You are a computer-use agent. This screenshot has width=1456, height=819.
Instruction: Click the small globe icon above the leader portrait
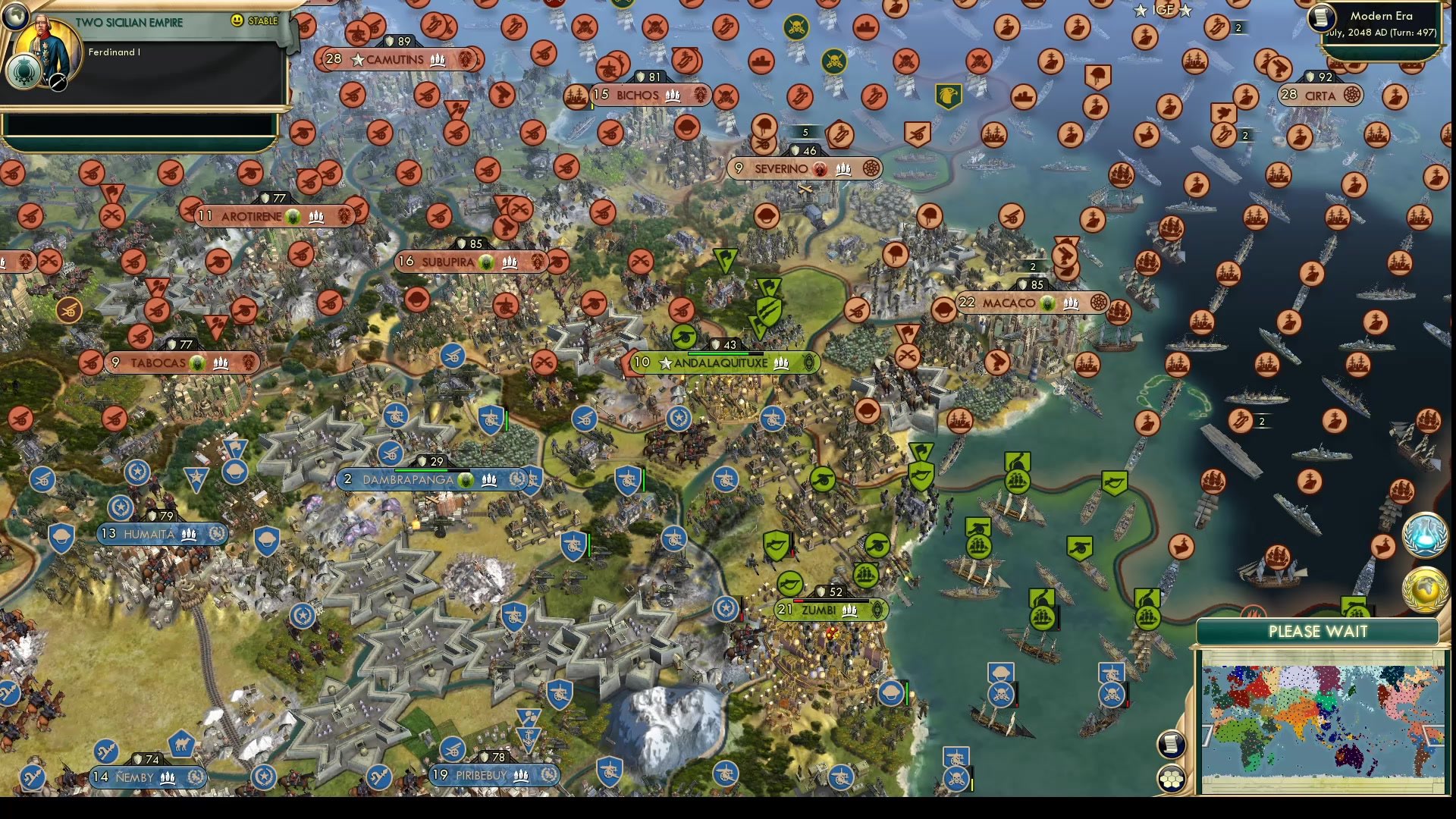pyautogui.click(x=17, y=17)
